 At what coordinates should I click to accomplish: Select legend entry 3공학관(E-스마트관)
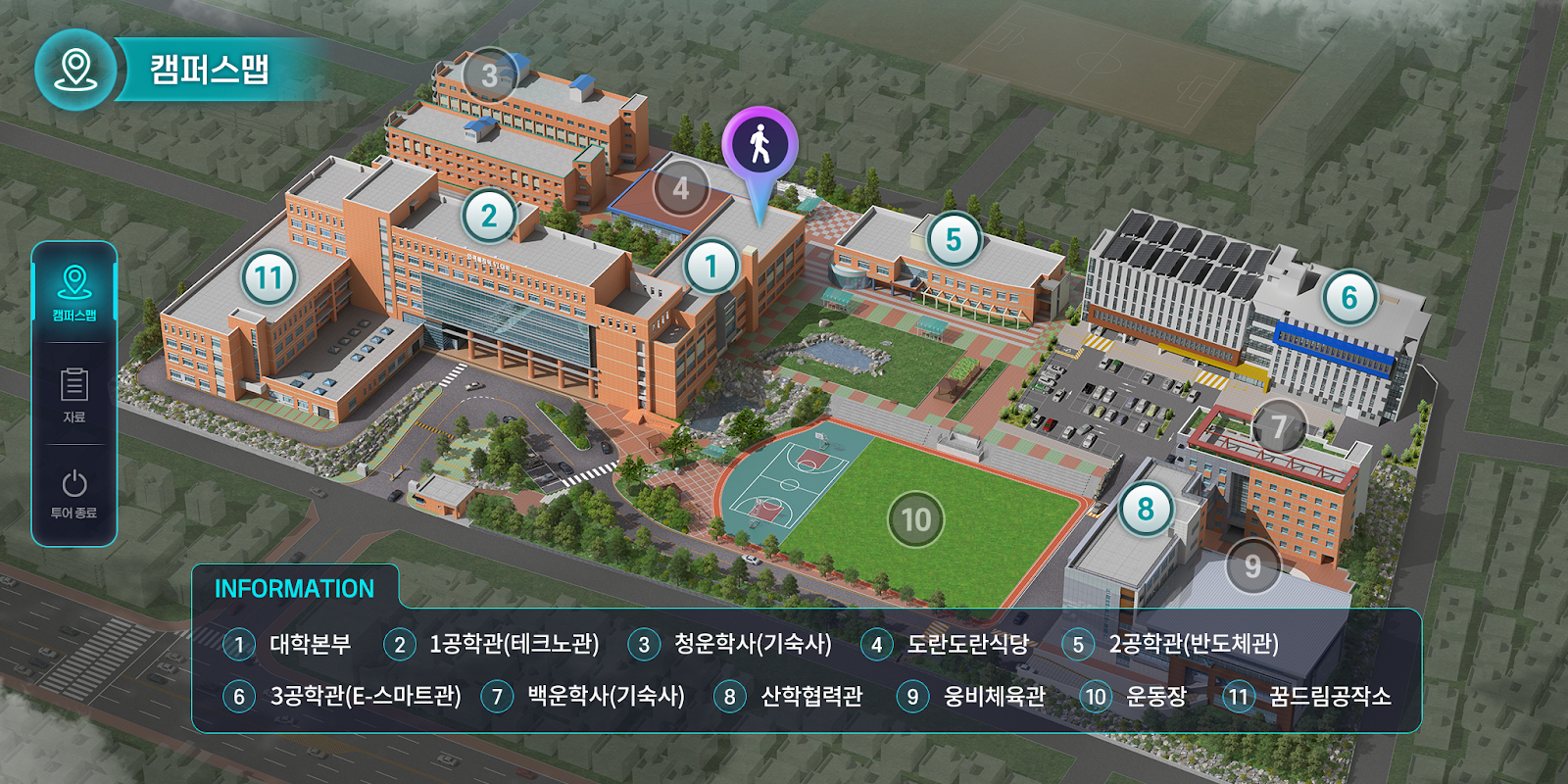(365, 696)
